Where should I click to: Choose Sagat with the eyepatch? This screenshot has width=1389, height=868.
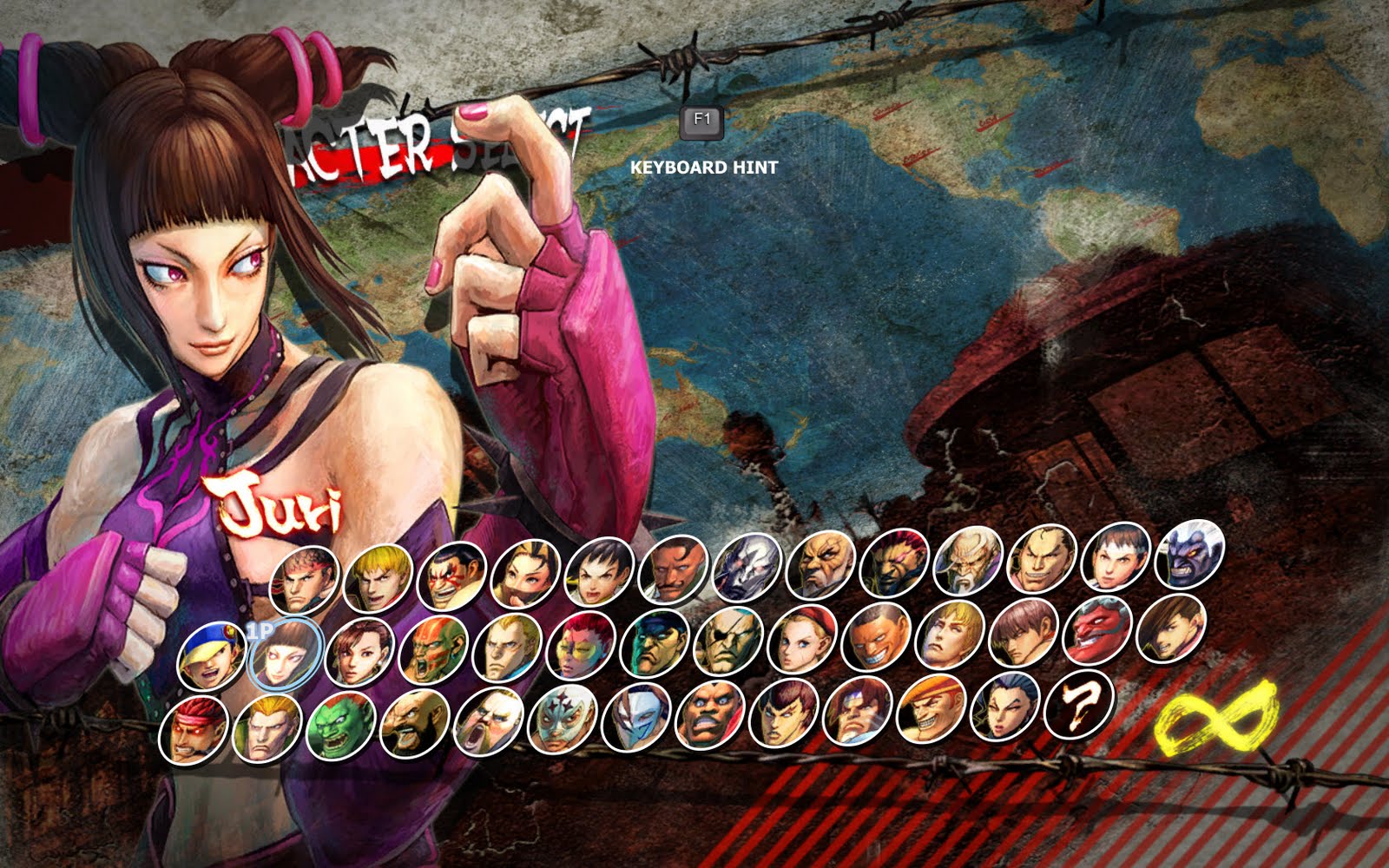click(x=729, y=641)
